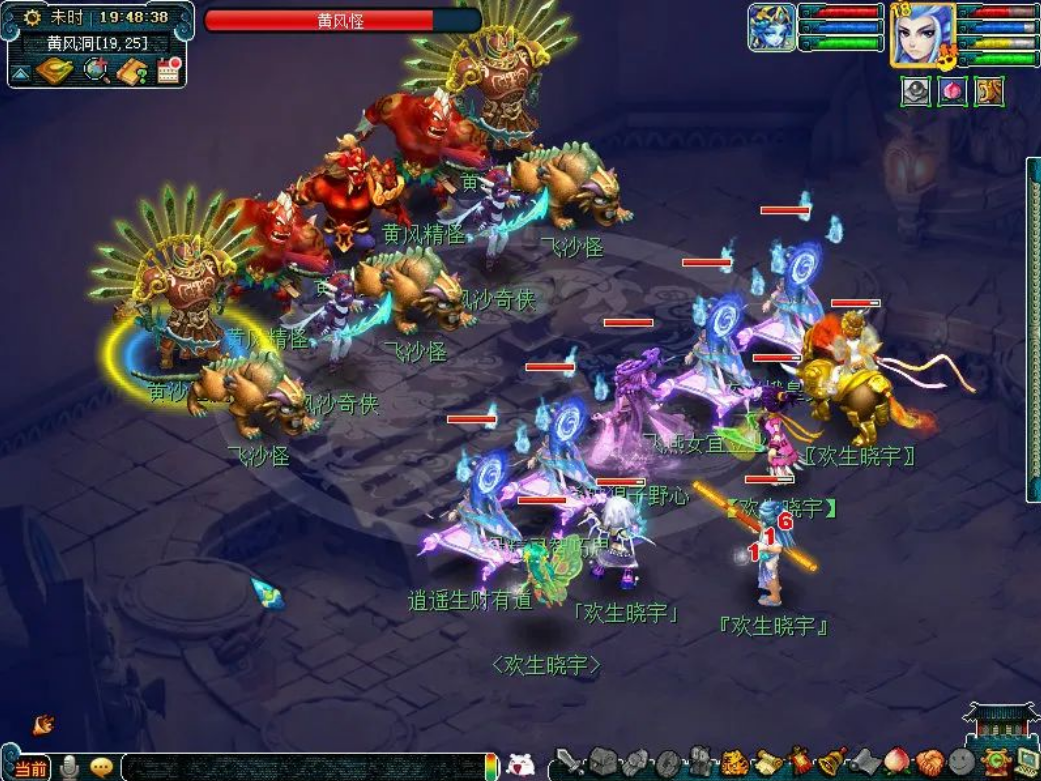Open the white bear emoticon icon

521,766
